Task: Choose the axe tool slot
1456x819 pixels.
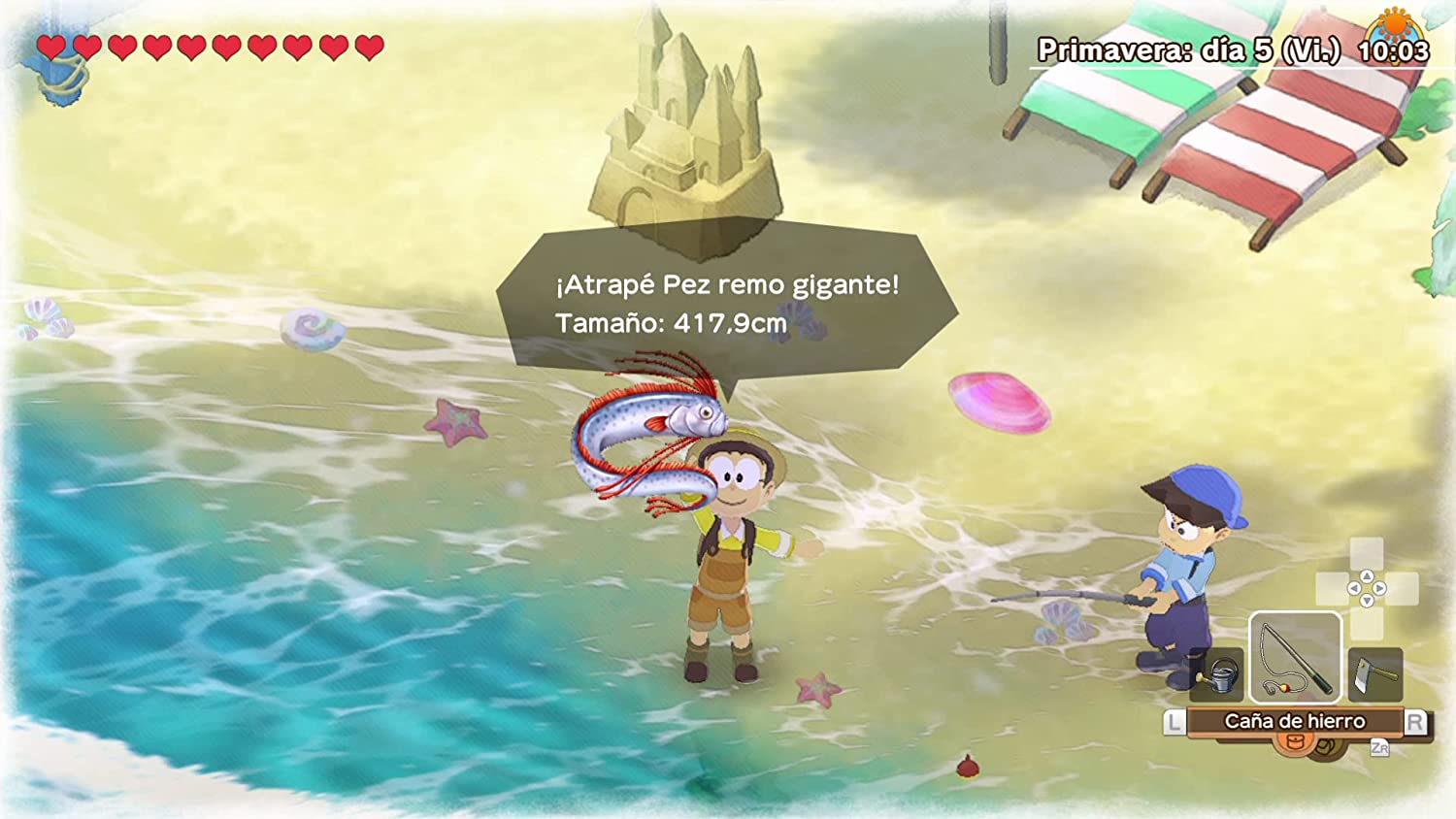Action: [x=1374, y=673]
